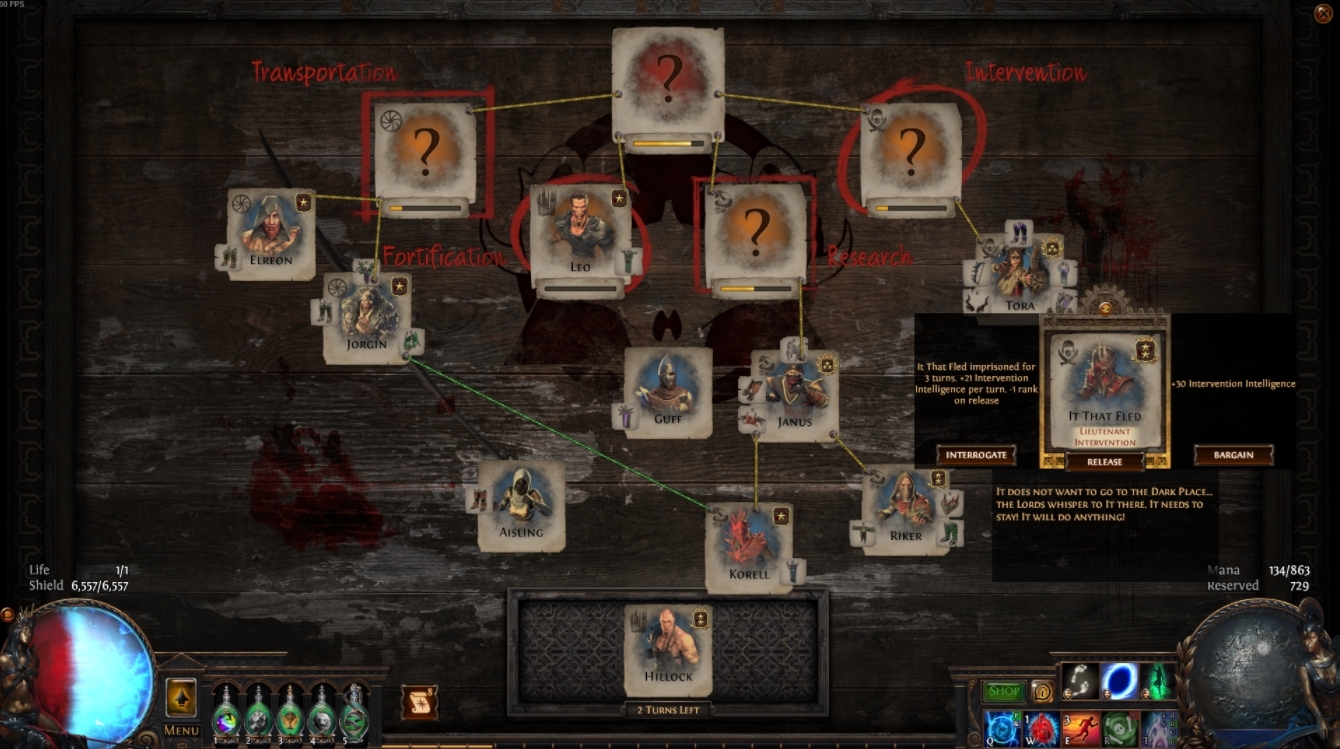The width and height of the screenshot is (1340, 749).
Task: Trigger the running dash skill on E
Action: 1079,730
